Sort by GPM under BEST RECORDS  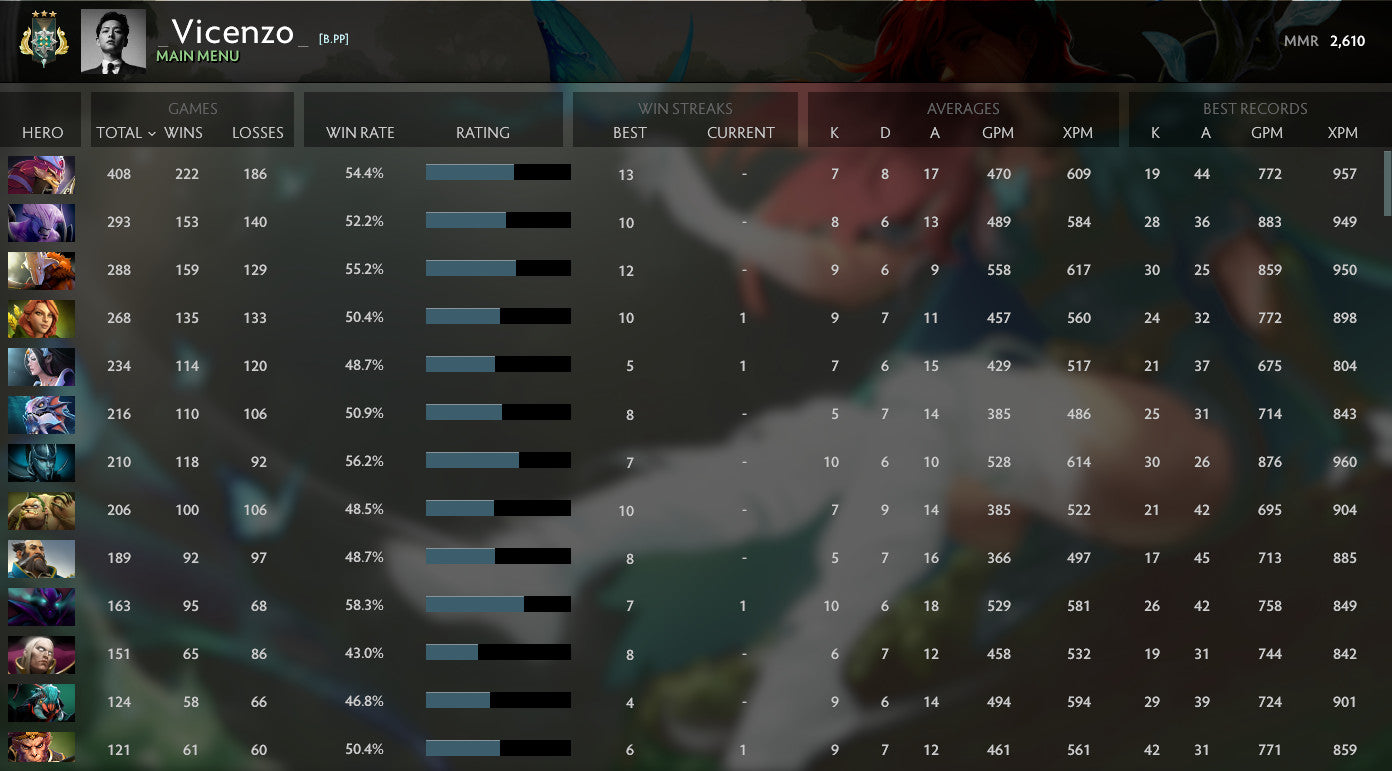pyautogui.click(x=1268, y=132)
